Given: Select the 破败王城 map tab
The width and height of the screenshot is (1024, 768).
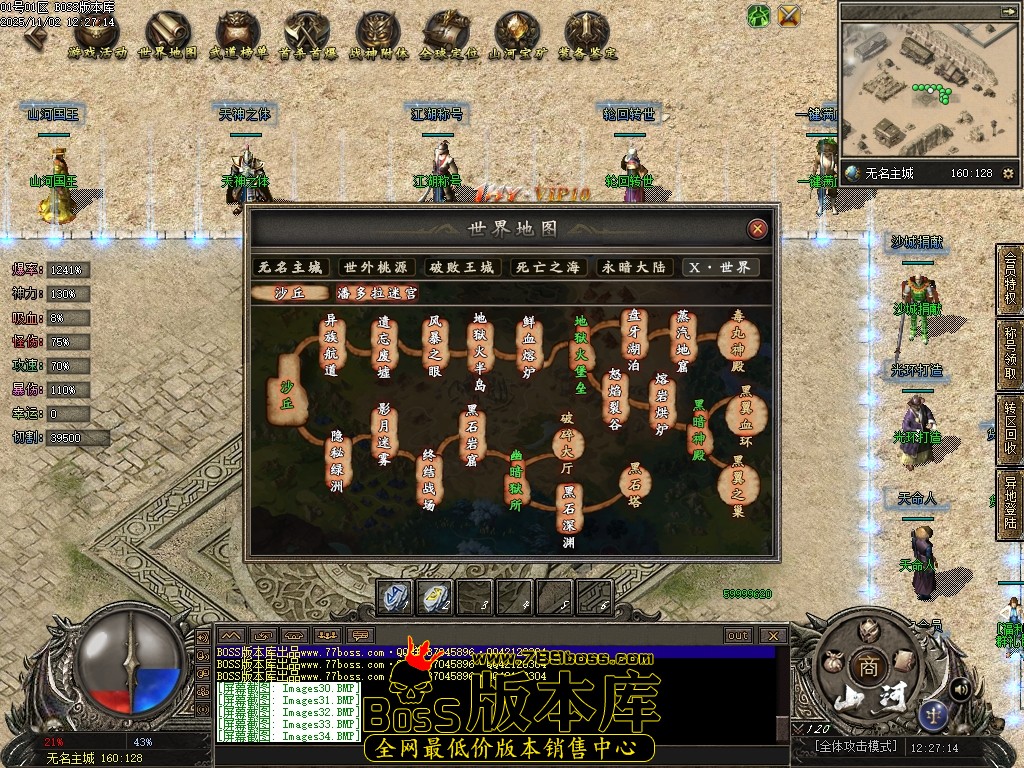Looking at the screenshot, I should (462, 268).
